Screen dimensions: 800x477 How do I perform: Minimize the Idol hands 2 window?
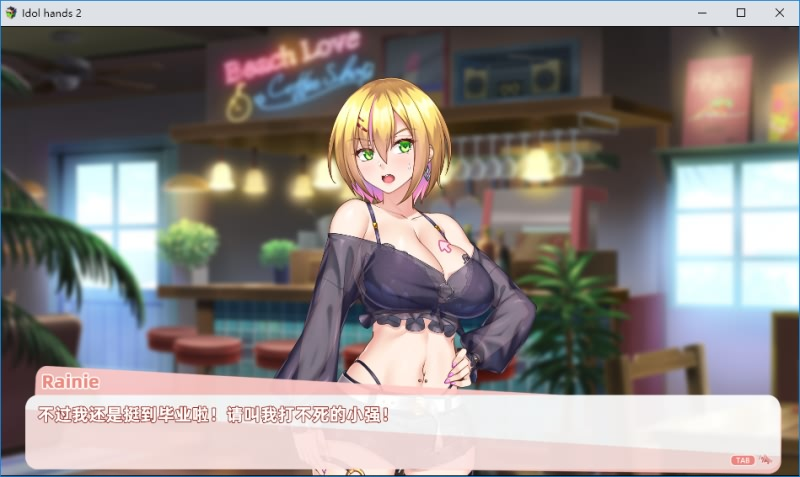[x=702, y=13]
